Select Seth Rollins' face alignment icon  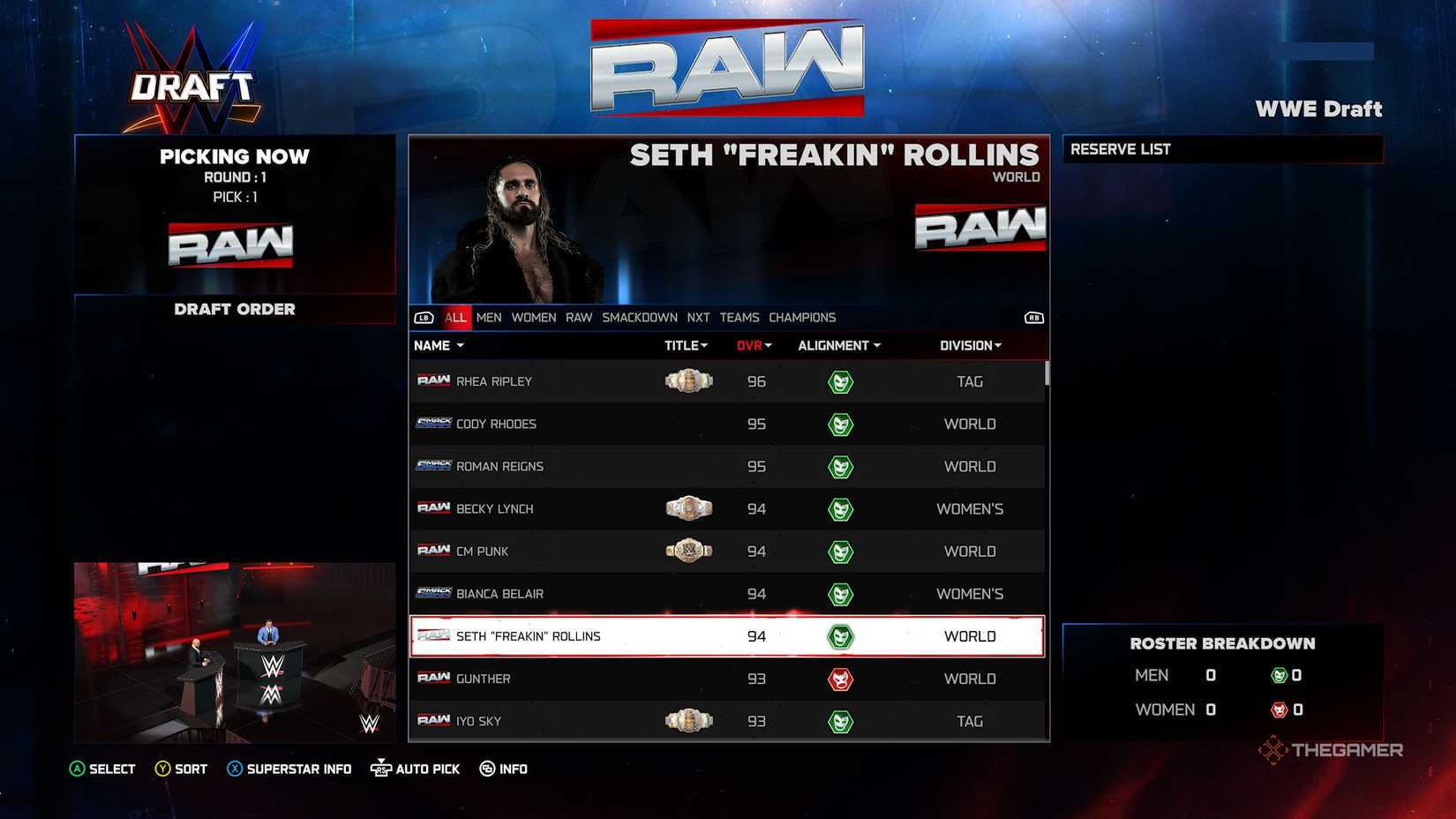coord(841,635)
